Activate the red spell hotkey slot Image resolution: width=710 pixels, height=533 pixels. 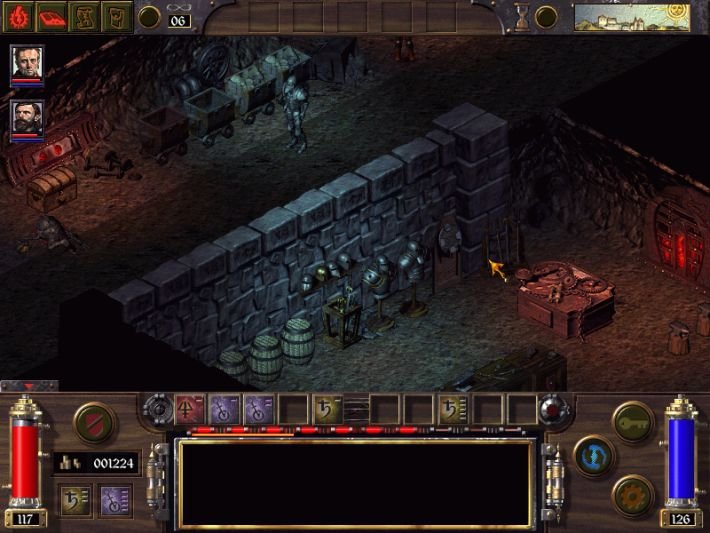point(190,409)
